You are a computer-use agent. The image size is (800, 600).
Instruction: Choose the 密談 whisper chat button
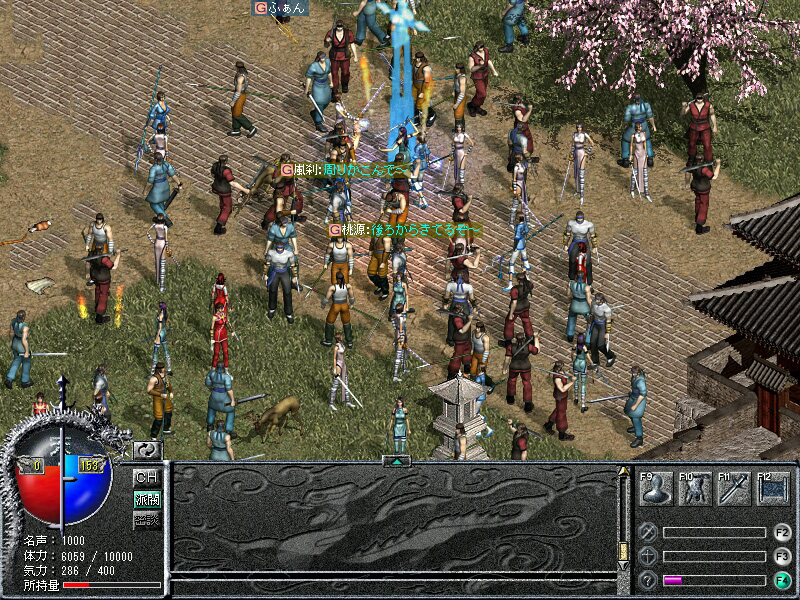tap(147, 519)
